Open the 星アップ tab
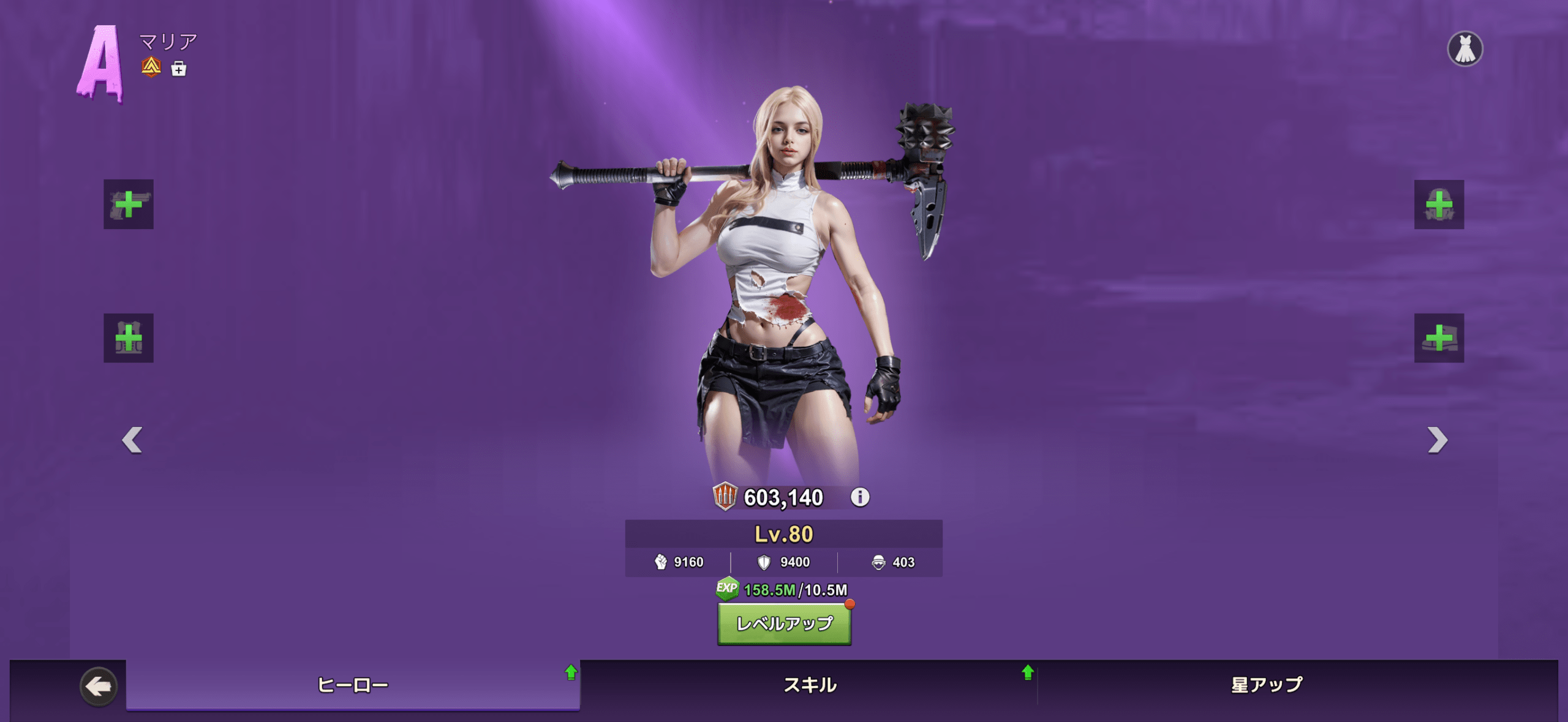This screenshot has height=722, width=1568. pos(1267,685)
